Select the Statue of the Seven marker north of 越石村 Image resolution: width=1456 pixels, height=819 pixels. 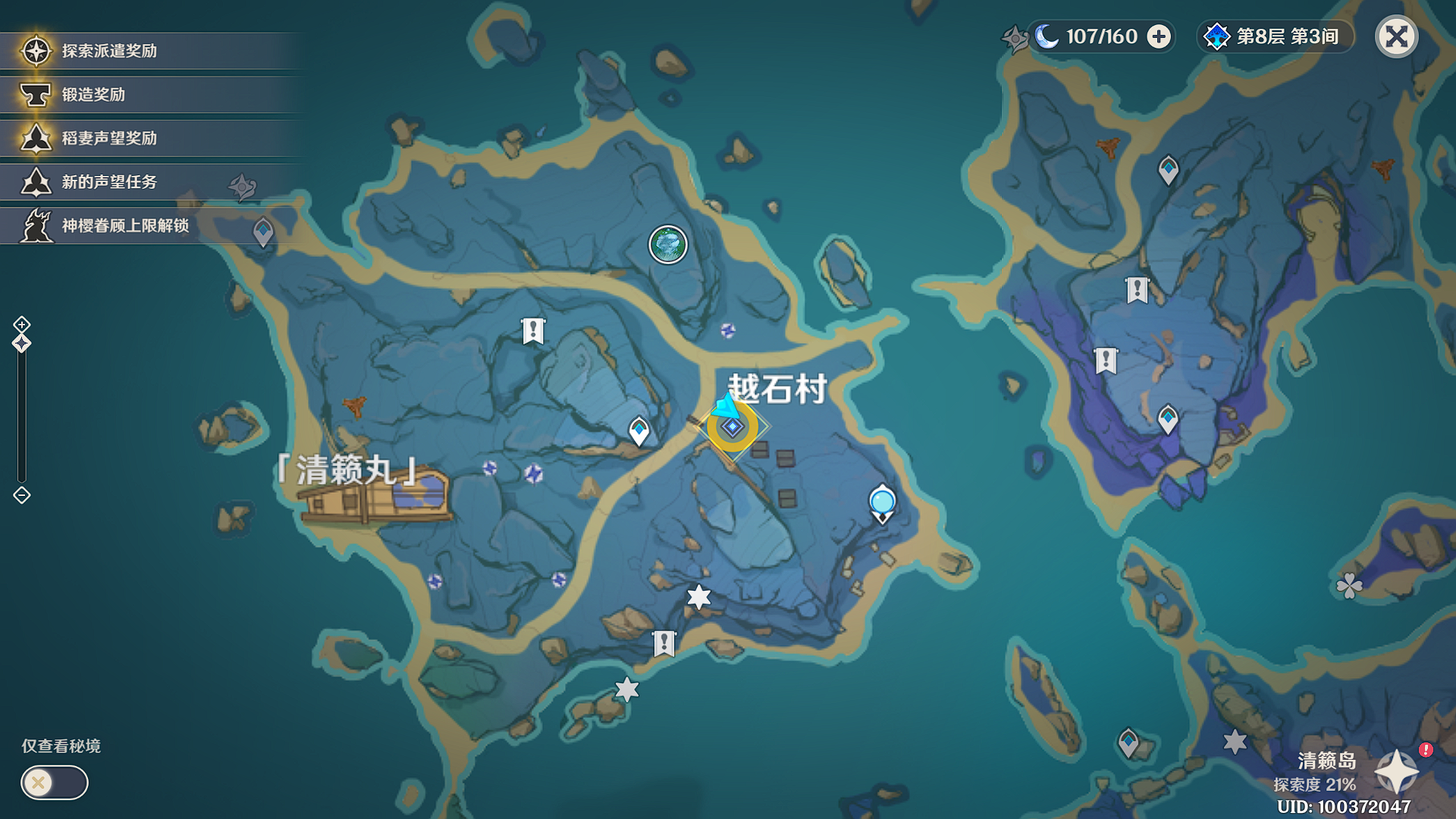[x=666, y=243]
